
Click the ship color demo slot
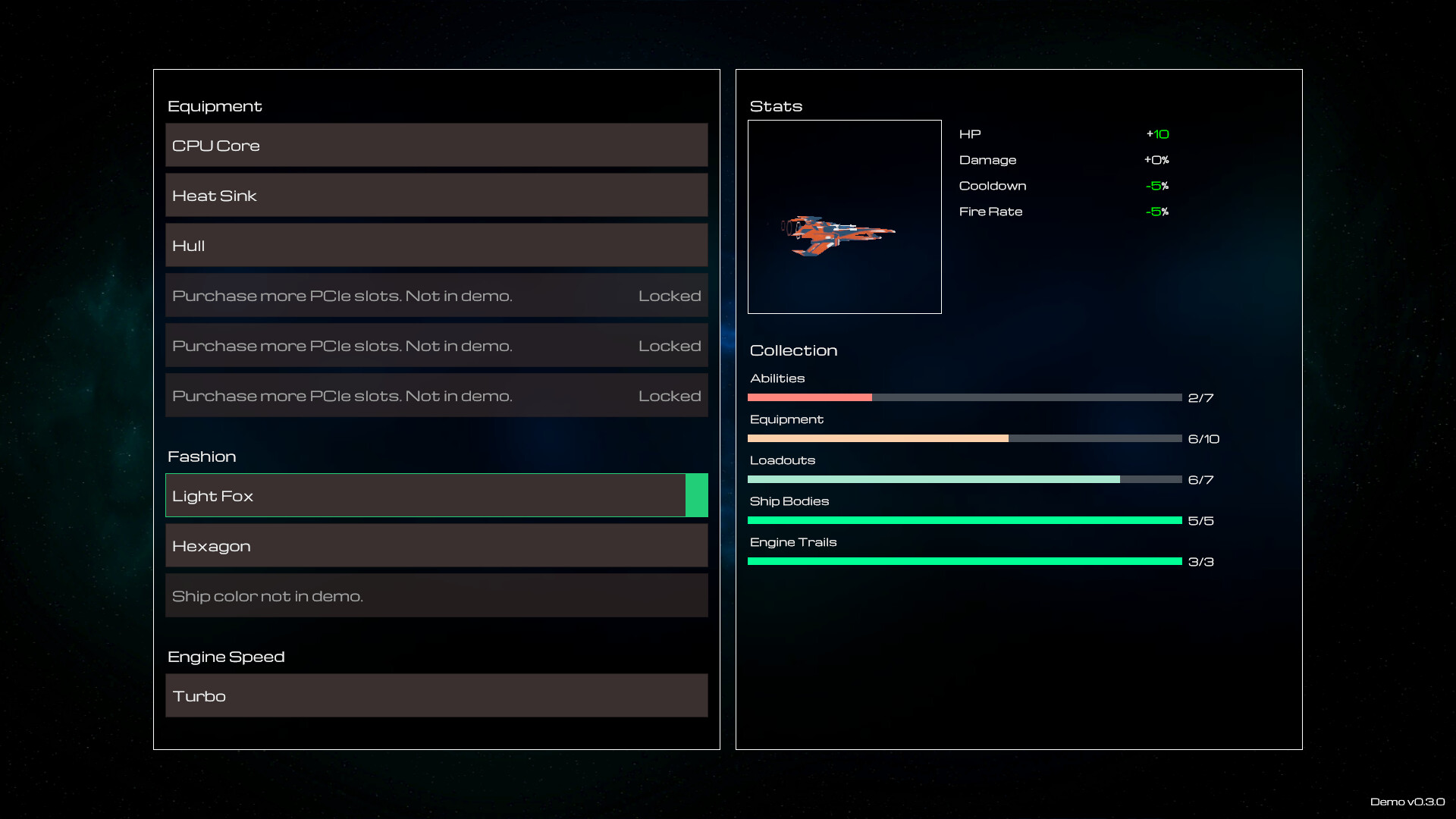436,595
